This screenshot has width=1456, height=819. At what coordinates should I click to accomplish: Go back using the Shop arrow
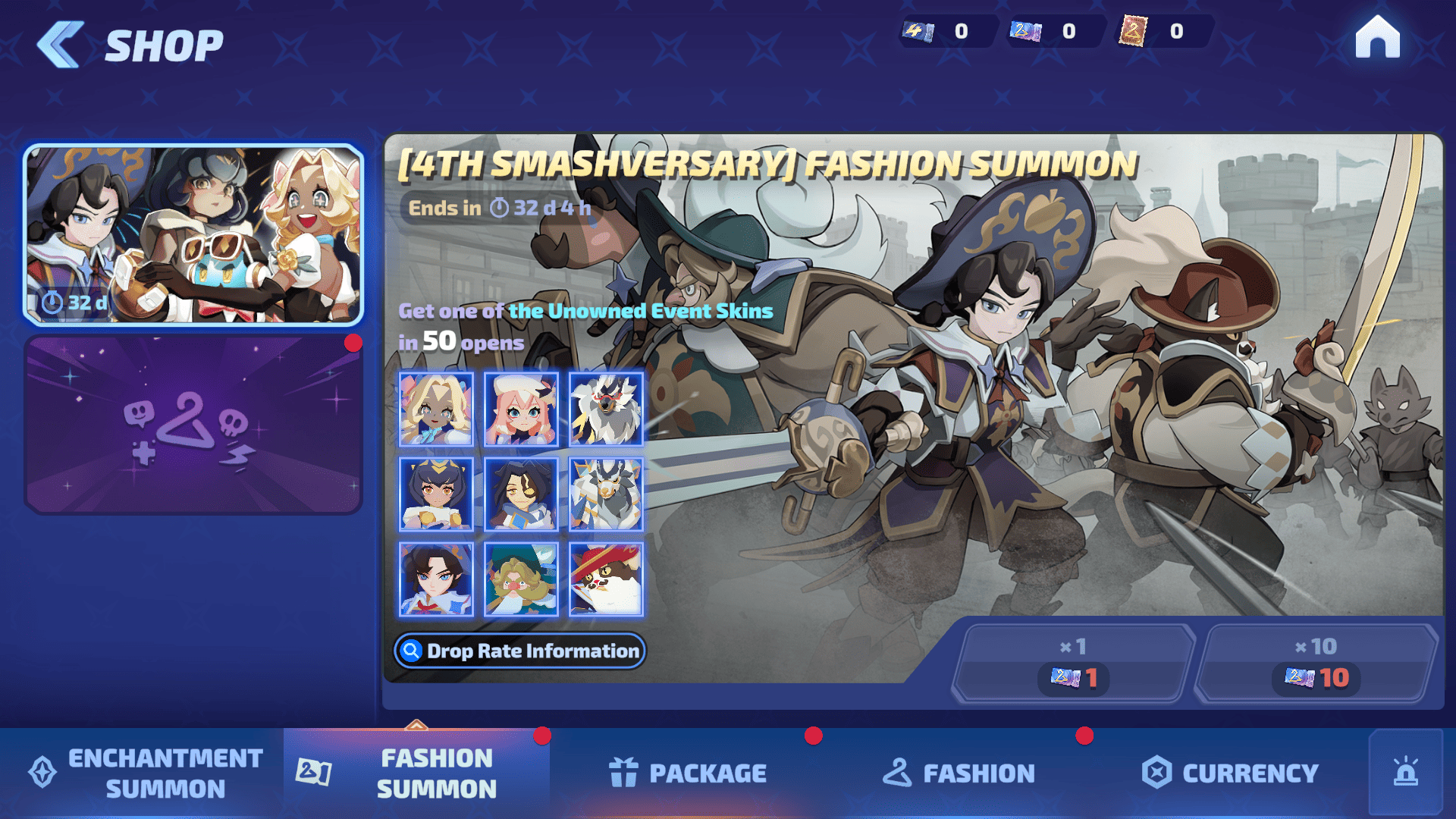click(61, 45)
